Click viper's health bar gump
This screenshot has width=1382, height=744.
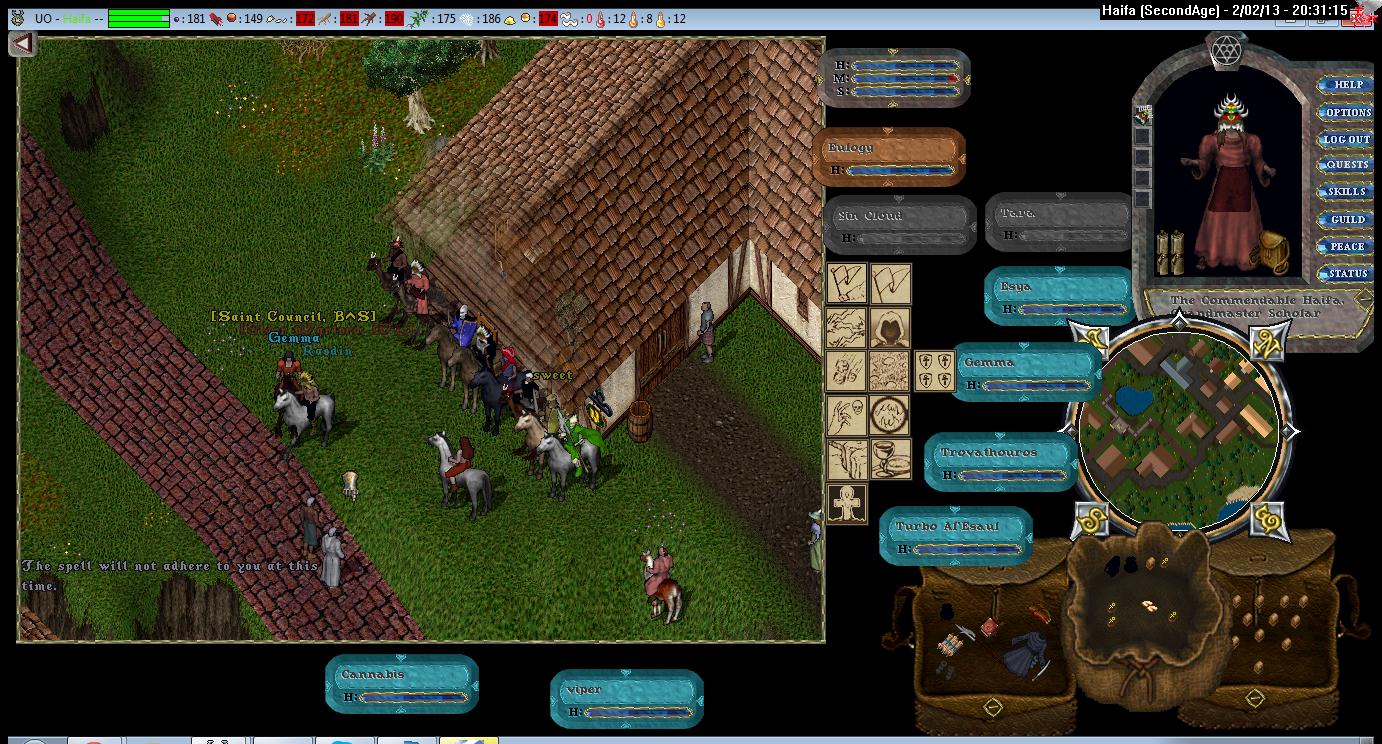click(x=626, y=699)
